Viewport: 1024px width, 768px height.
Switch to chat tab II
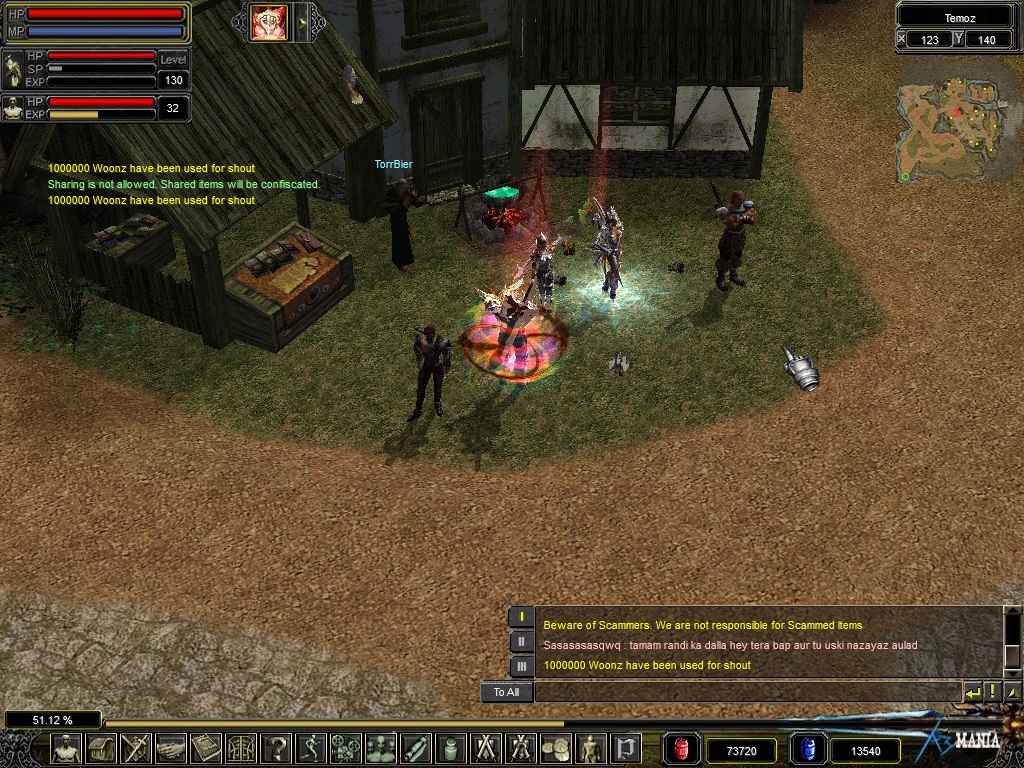[521, 642]
